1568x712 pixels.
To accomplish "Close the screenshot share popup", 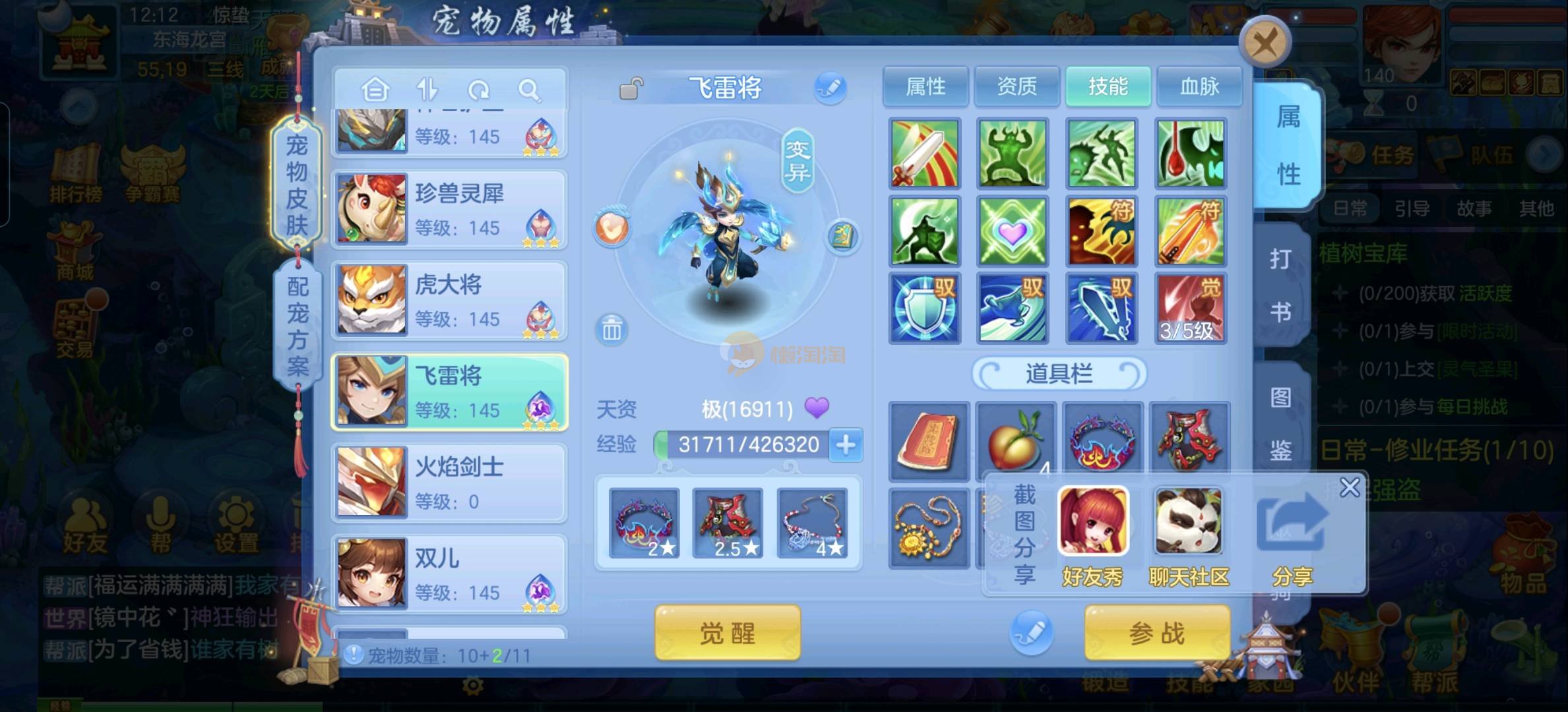I will click(1350, 487).
